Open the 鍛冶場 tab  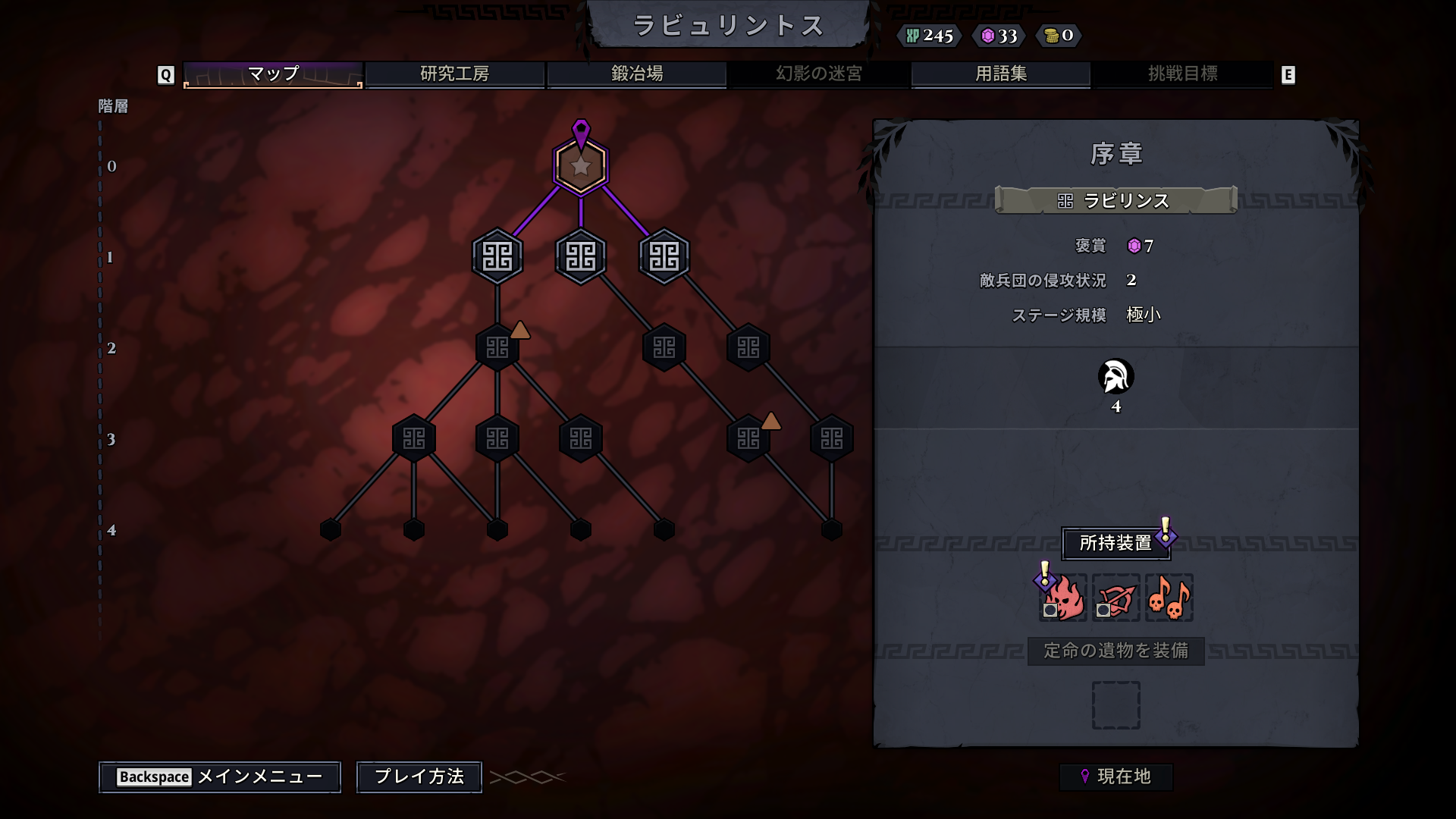tap(635, 74)
